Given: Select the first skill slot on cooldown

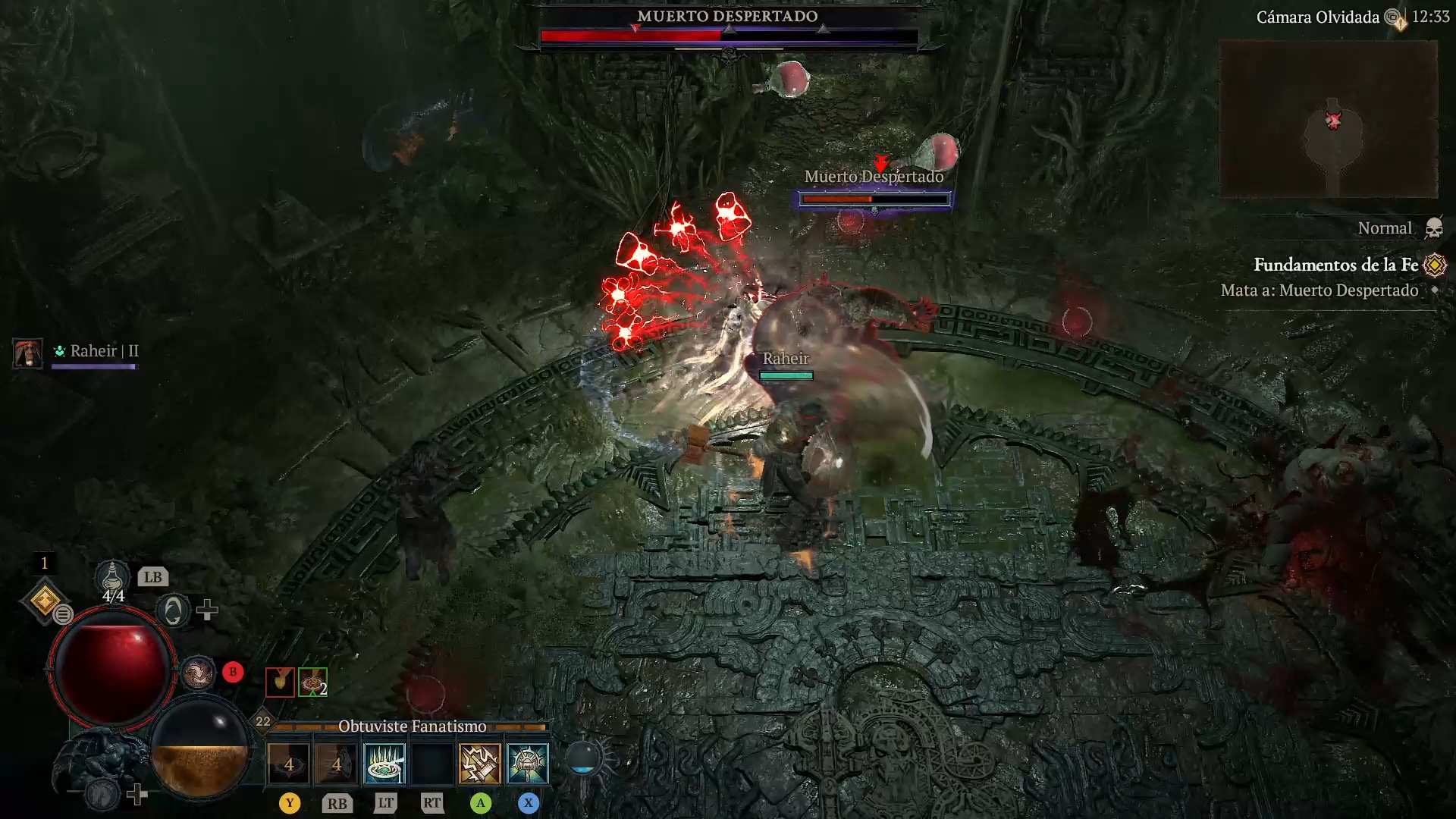Looking at the screenshot, I should [x=289, y=762].
